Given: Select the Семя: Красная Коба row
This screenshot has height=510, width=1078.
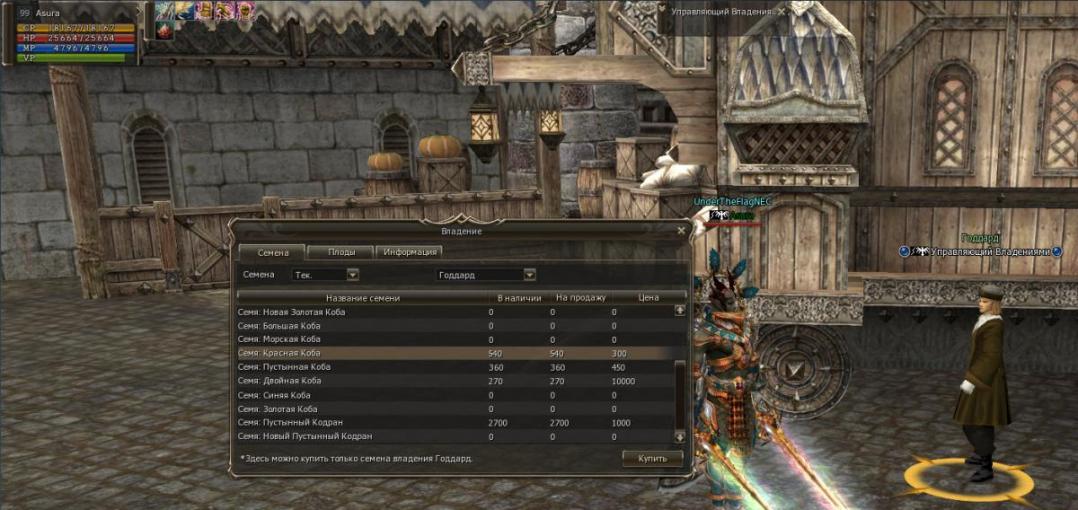Looking at the screenshot, I should pyautogui.click(x=400, y=353).
